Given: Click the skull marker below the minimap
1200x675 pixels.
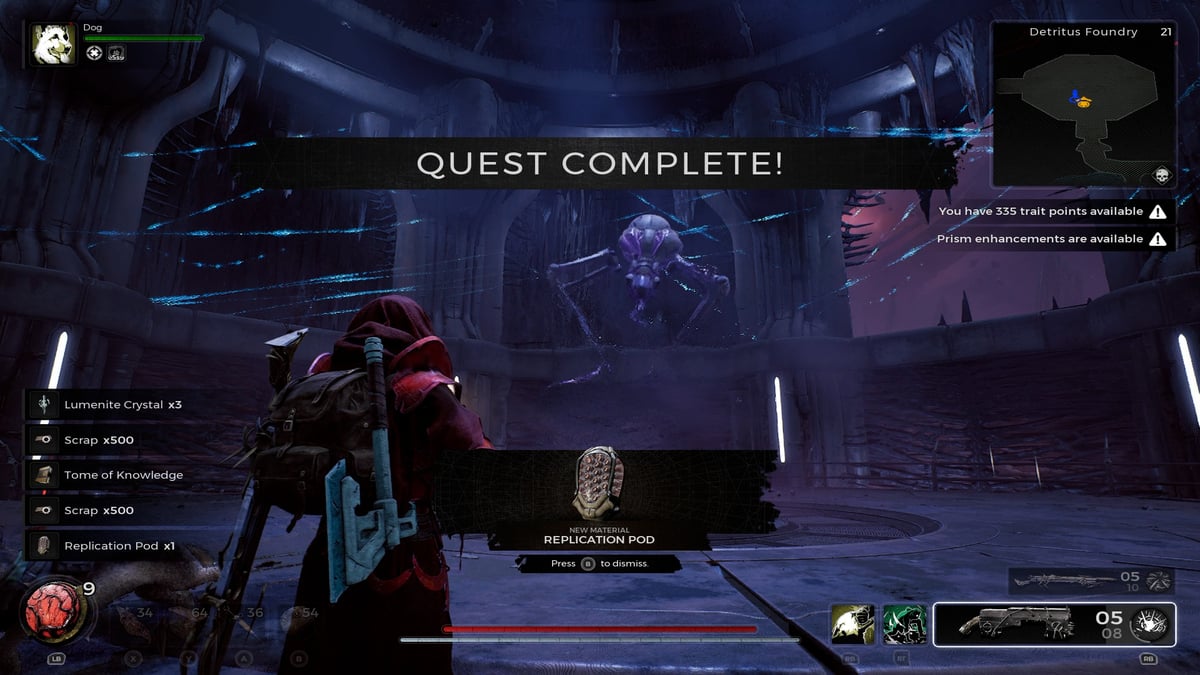Looking at the screenshot, I should pos(1162,176).
